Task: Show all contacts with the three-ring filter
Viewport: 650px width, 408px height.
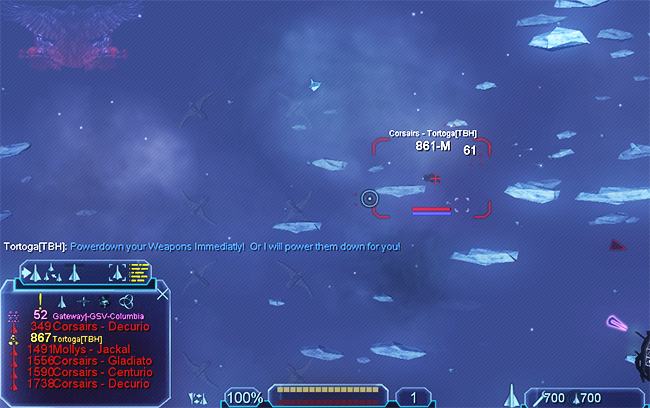Action: click(x=126, y=300)
